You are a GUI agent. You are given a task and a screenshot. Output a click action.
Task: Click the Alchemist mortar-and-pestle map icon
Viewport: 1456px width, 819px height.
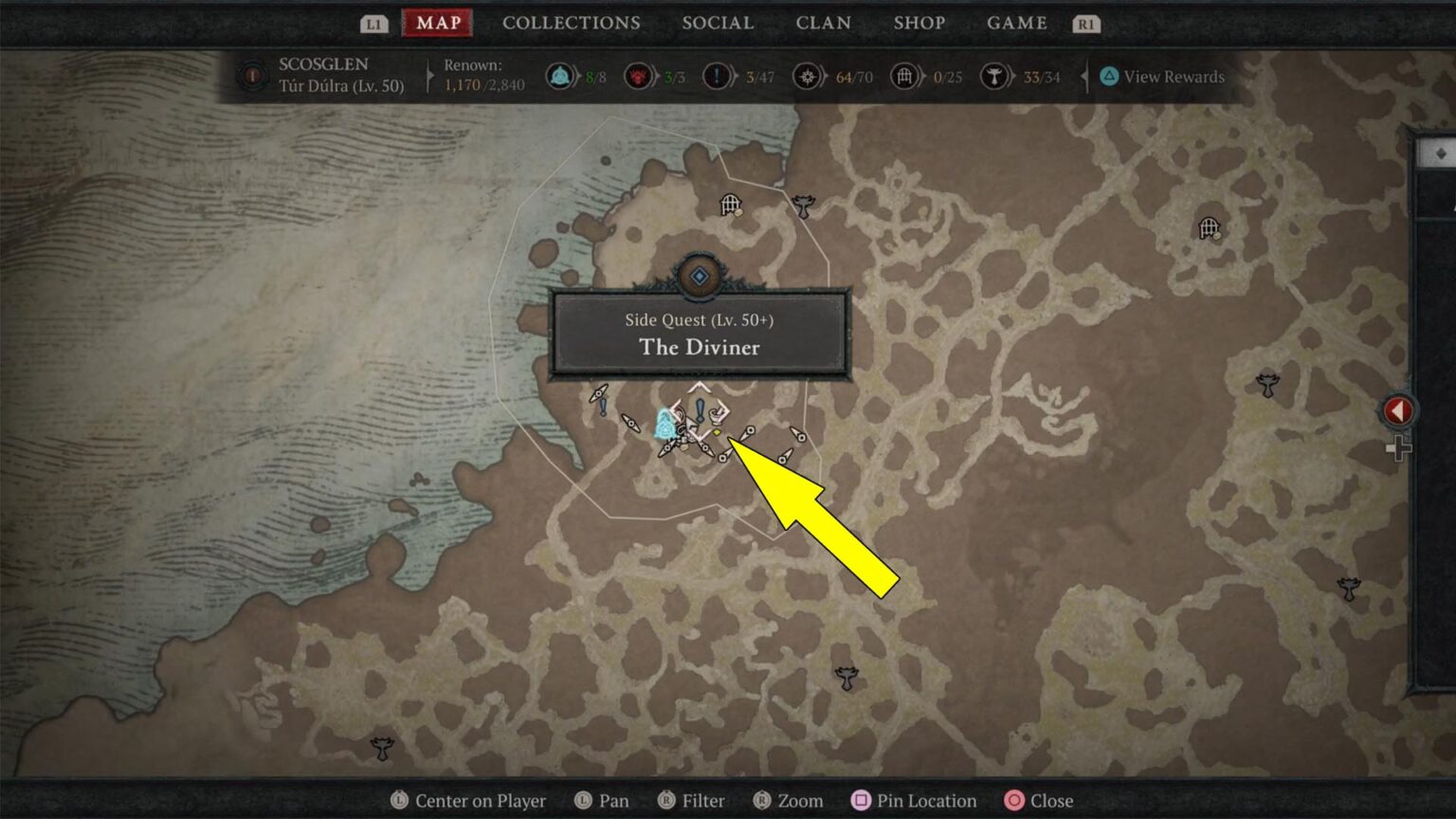click(719, 415)
